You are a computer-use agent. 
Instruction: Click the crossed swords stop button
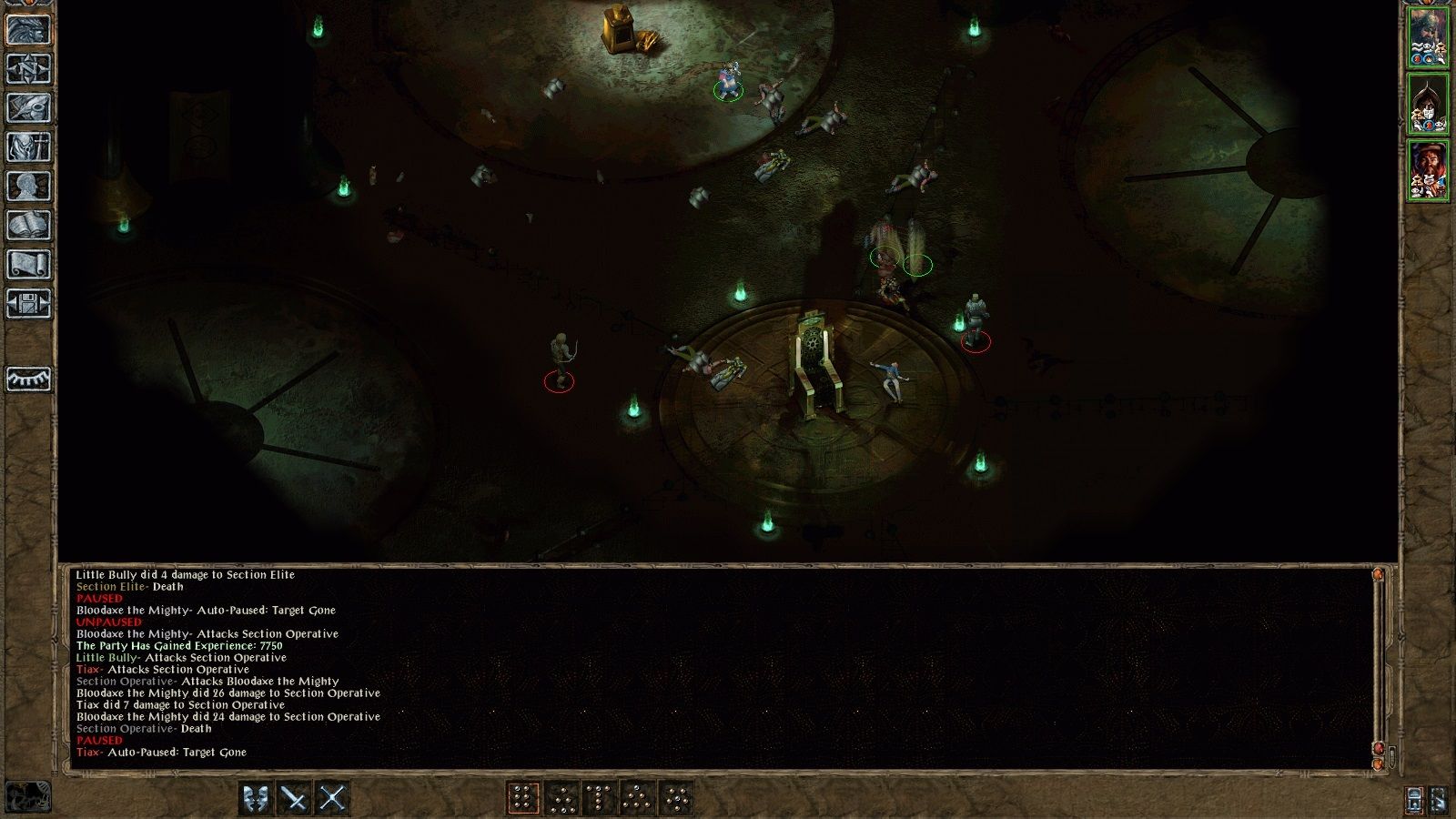pyautogui.click(x=332, y=799)
